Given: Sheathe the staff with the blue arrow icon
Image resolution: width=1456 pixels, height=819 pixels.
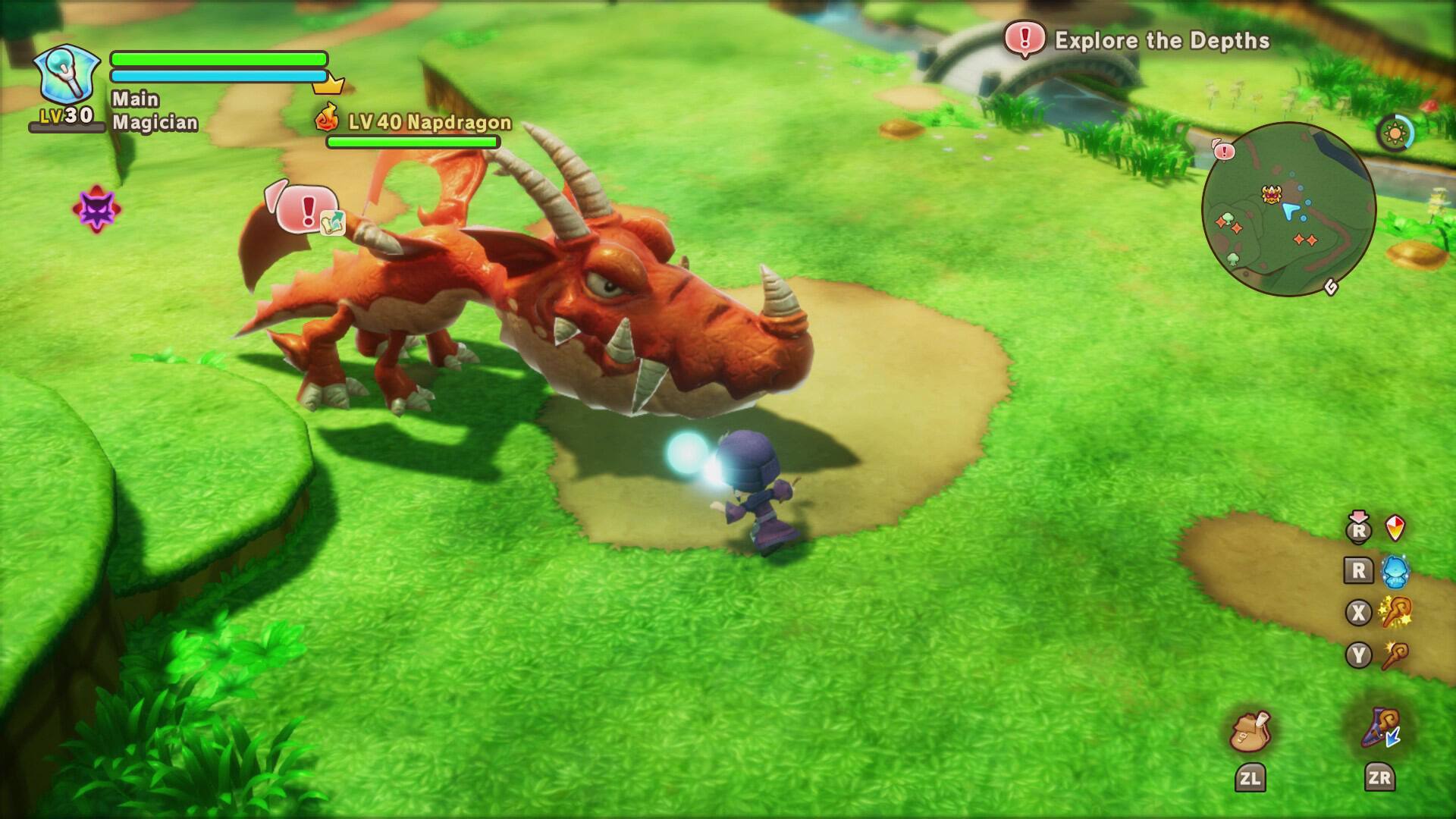Looking at the screenshot, I should click(x=1380, y=728).
